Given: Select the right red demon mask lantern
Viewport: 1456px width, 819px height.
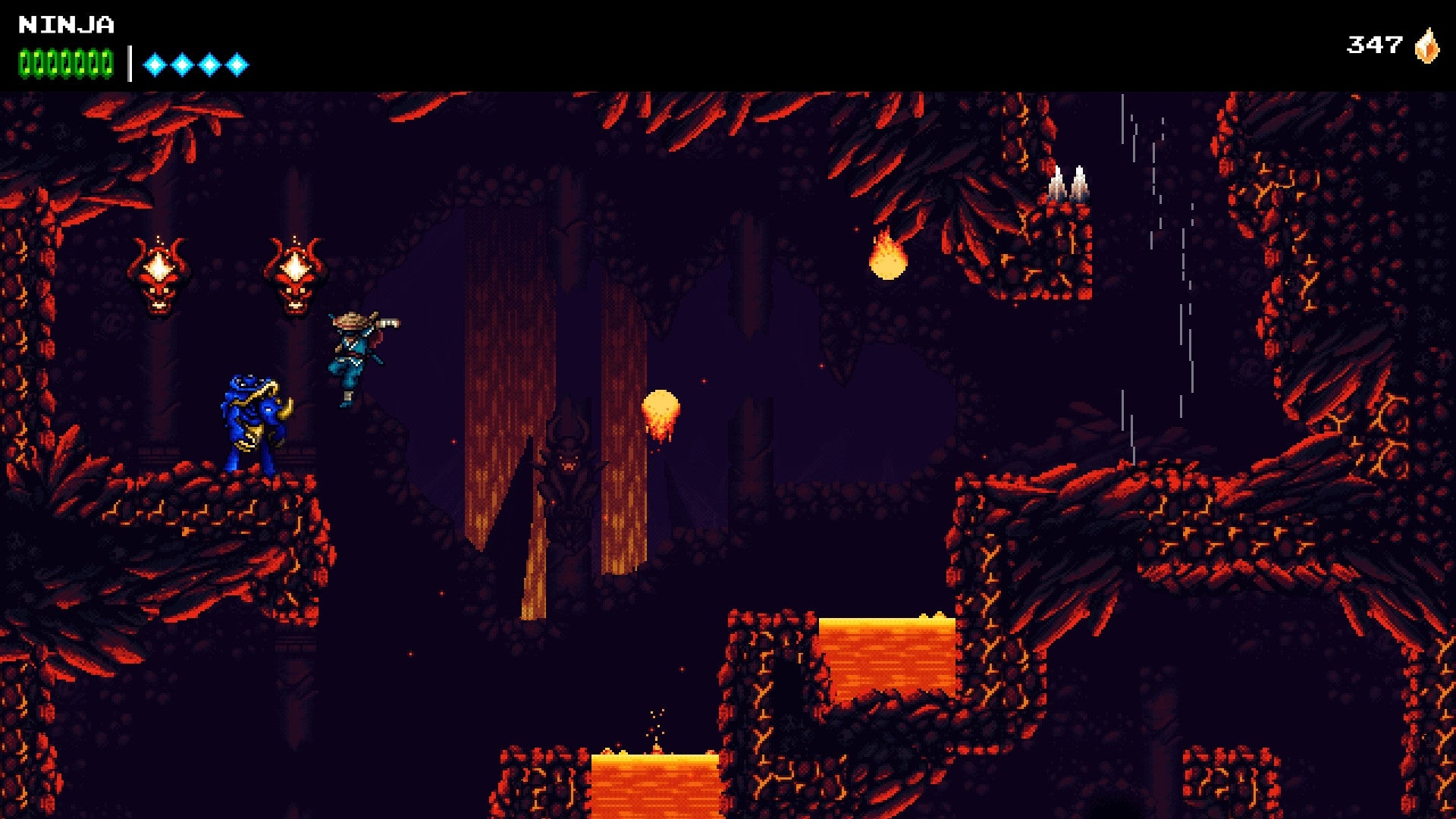Looking at the screenshot, I should tap(296, 273).
